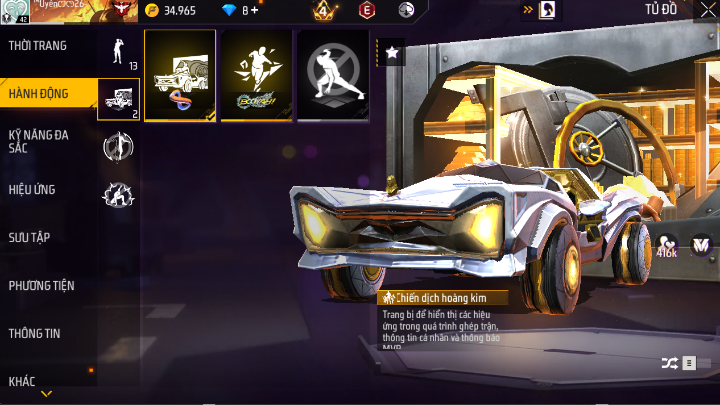
Task: Toggle the shuffle random option
Action: 668,362
